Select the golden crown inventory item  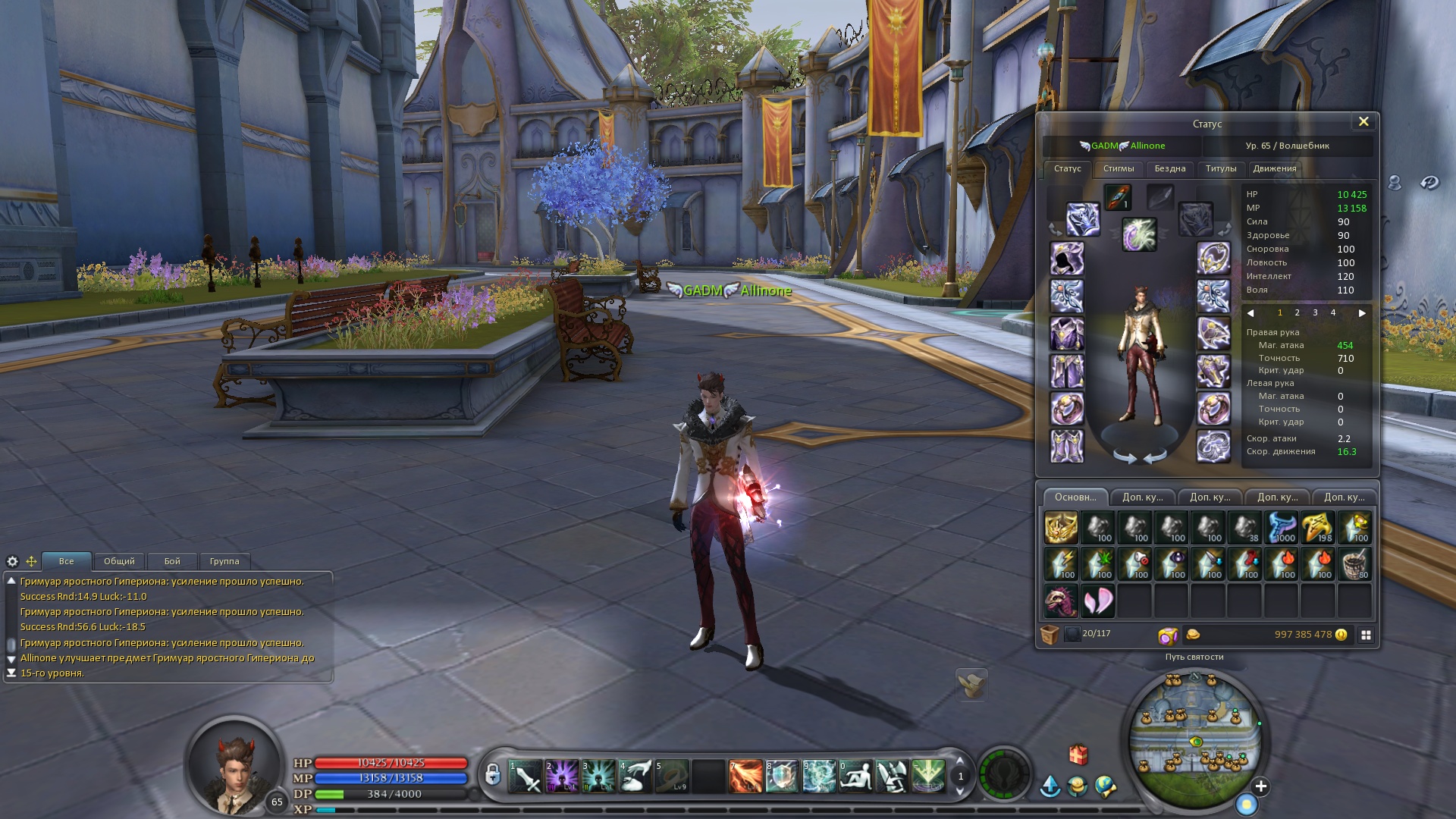pos(1060,528)
